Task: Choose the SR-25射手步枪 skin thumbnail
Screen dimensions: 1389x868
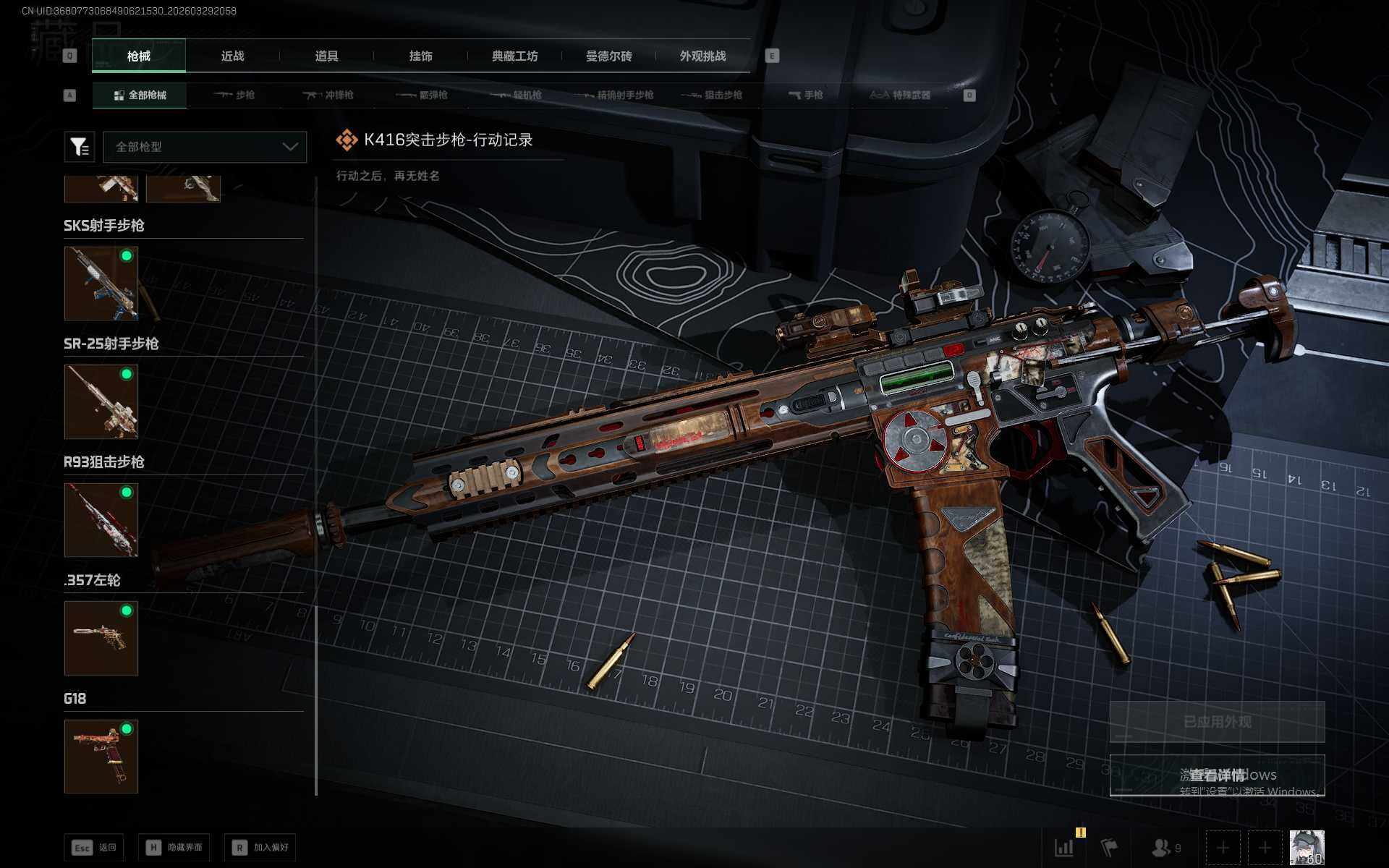Action: coord(101,401)
